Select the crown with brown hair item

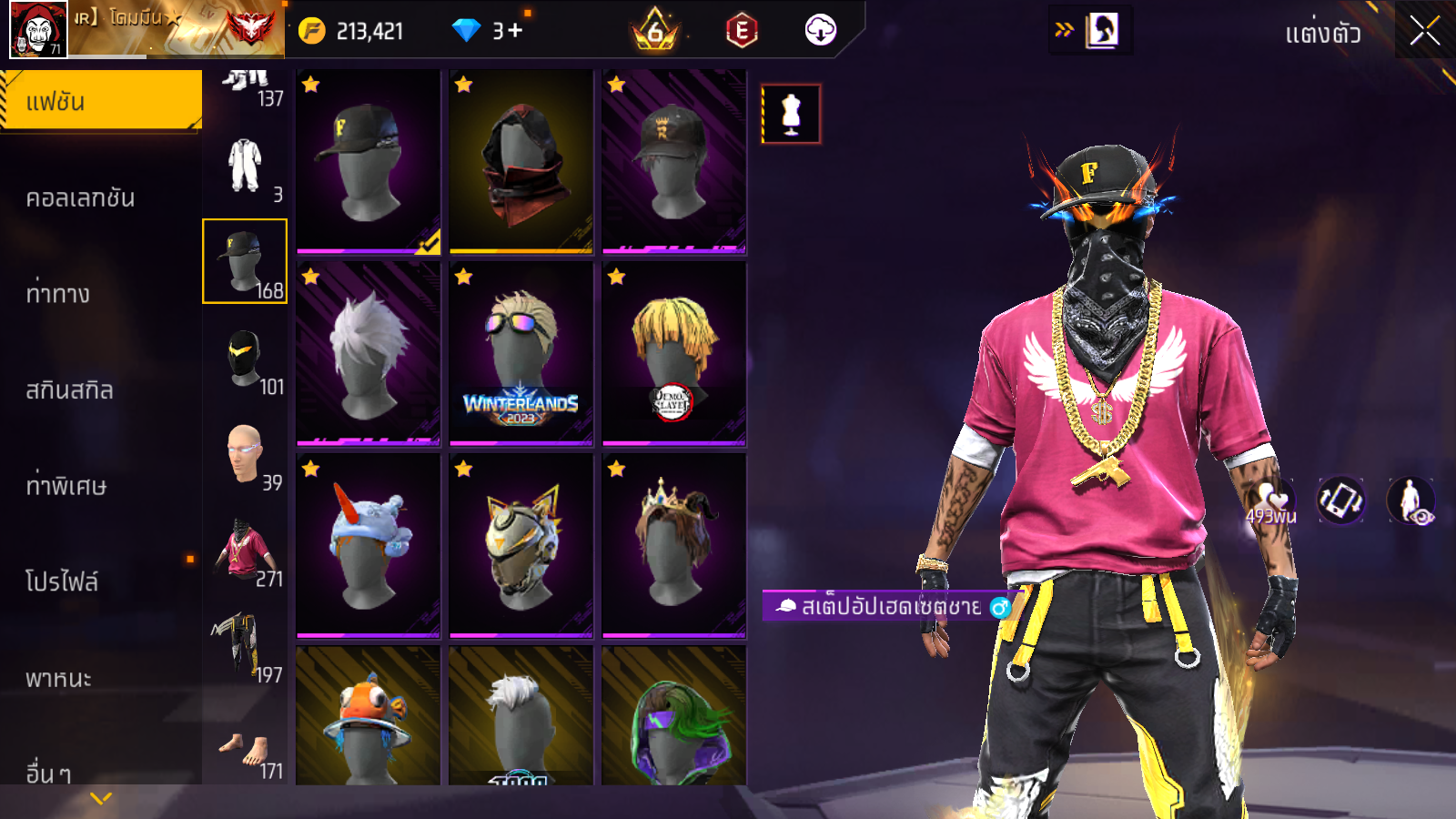tap(674, 546)
